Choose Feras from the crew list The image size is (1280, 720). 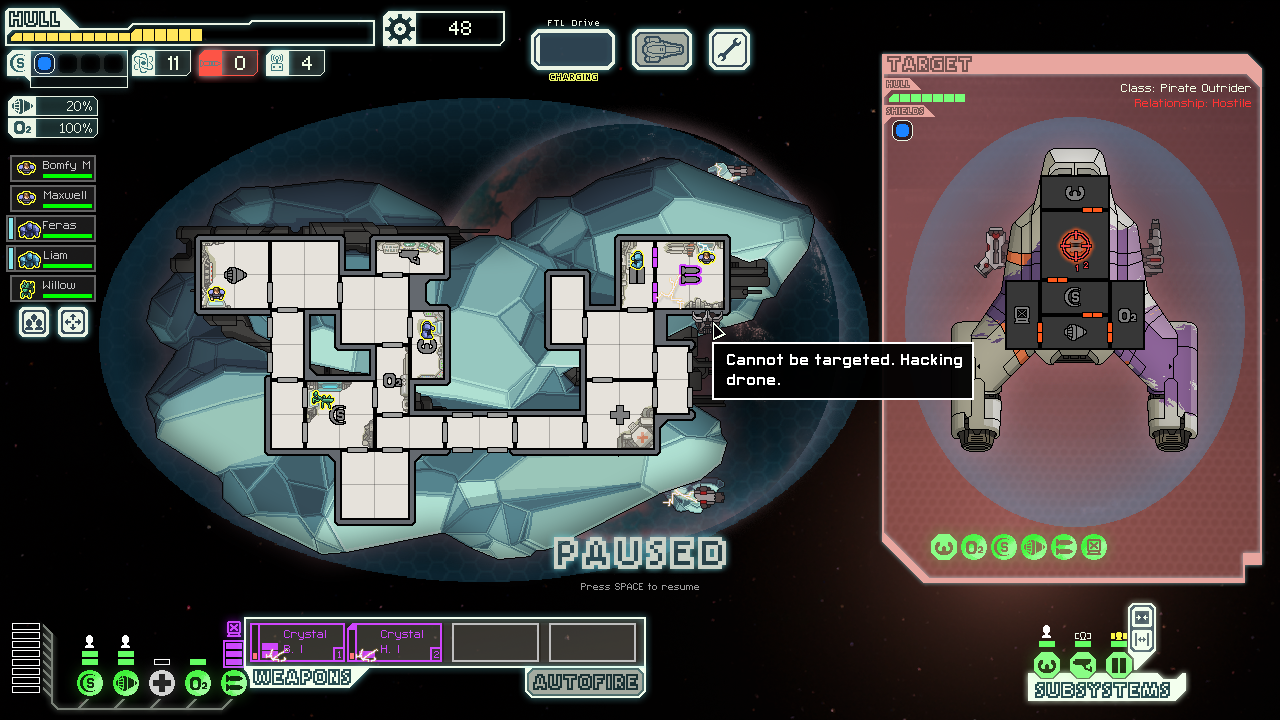(54, 228)
